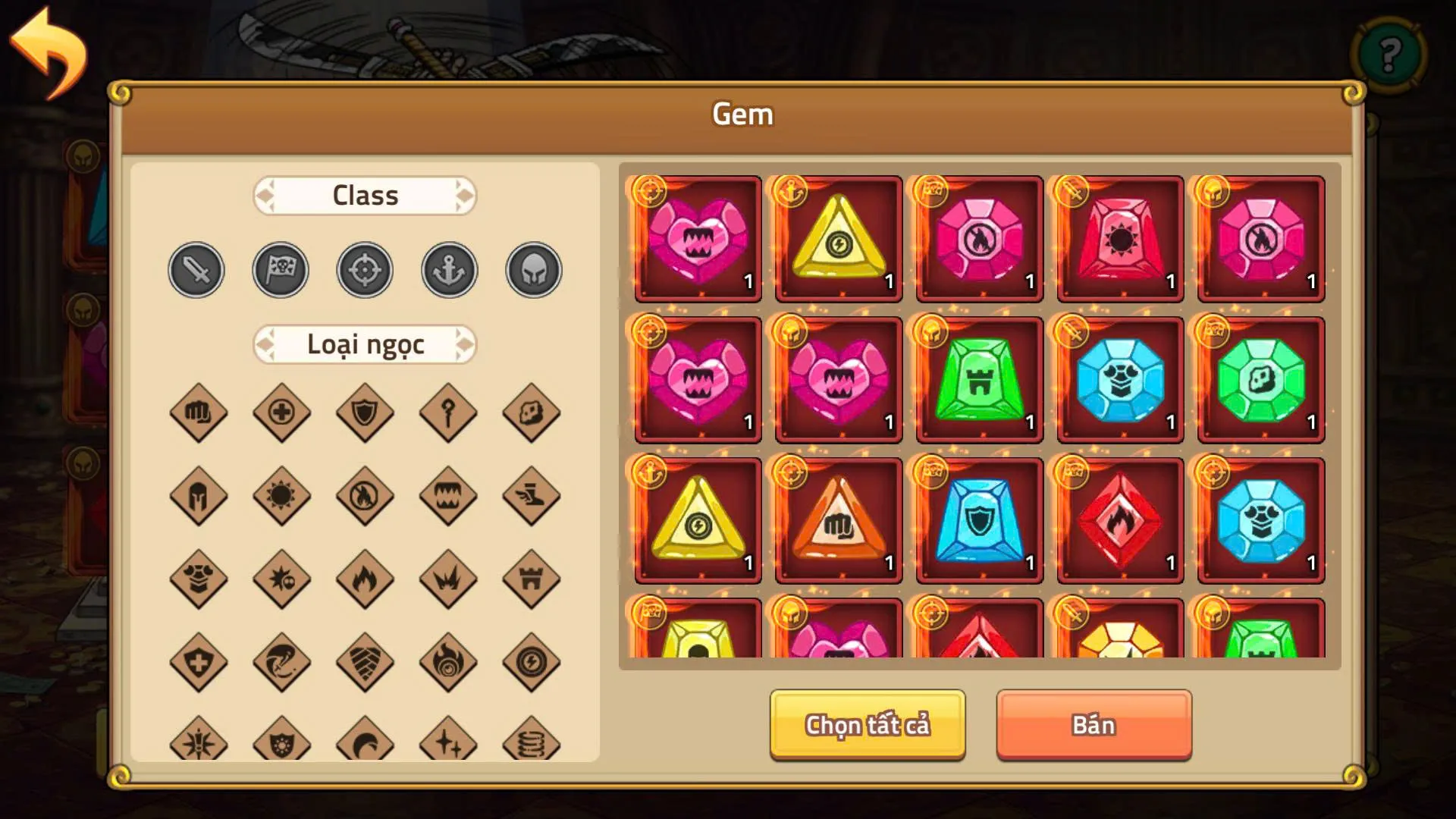Viewport: 1456px width, 819px height.
Task: Select the crosshair class filter icon
Action: [x=364, y=269]
